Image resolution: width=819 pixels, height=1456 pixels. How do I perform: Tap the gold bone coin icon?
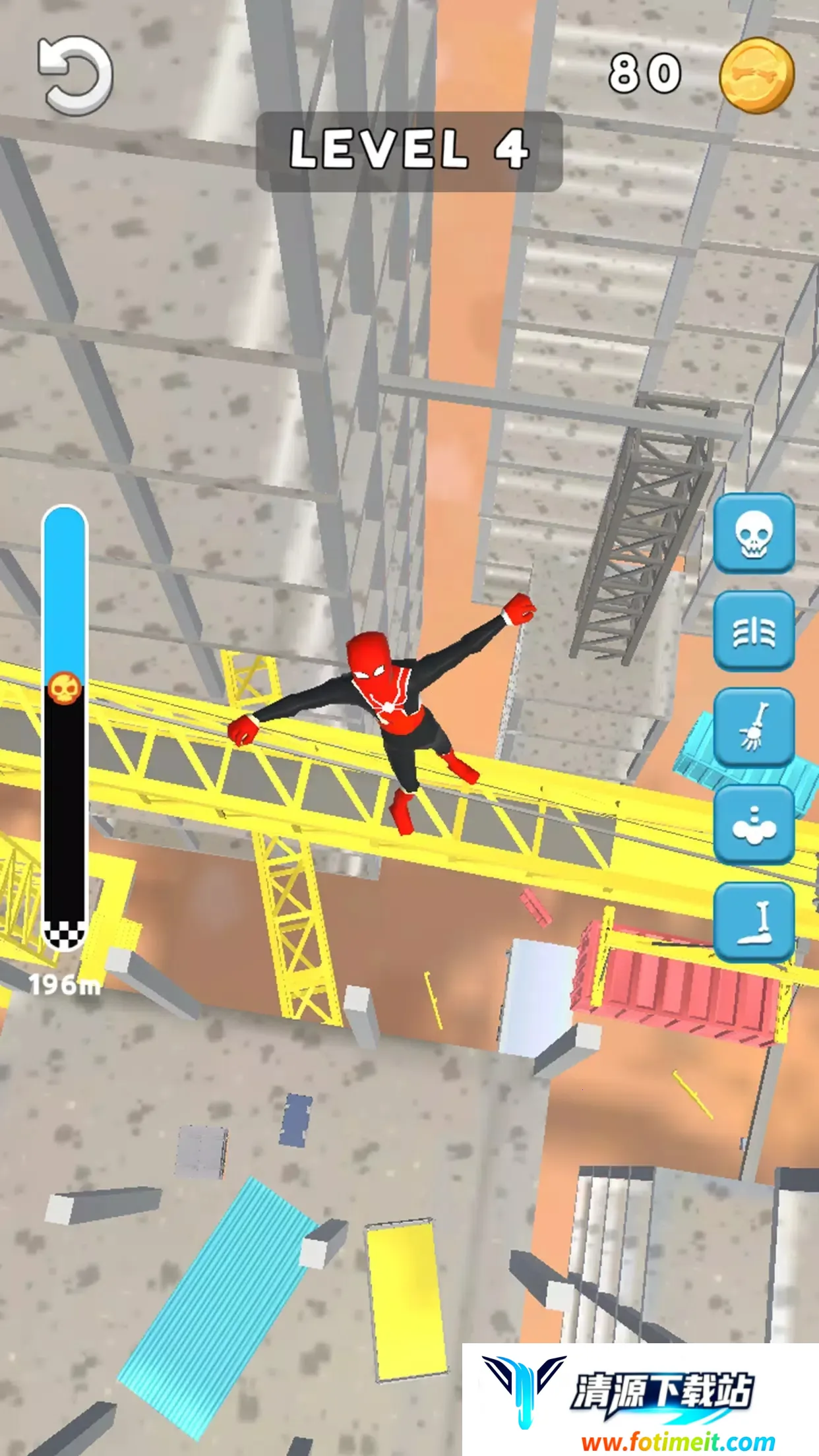[x=756, y=75]
